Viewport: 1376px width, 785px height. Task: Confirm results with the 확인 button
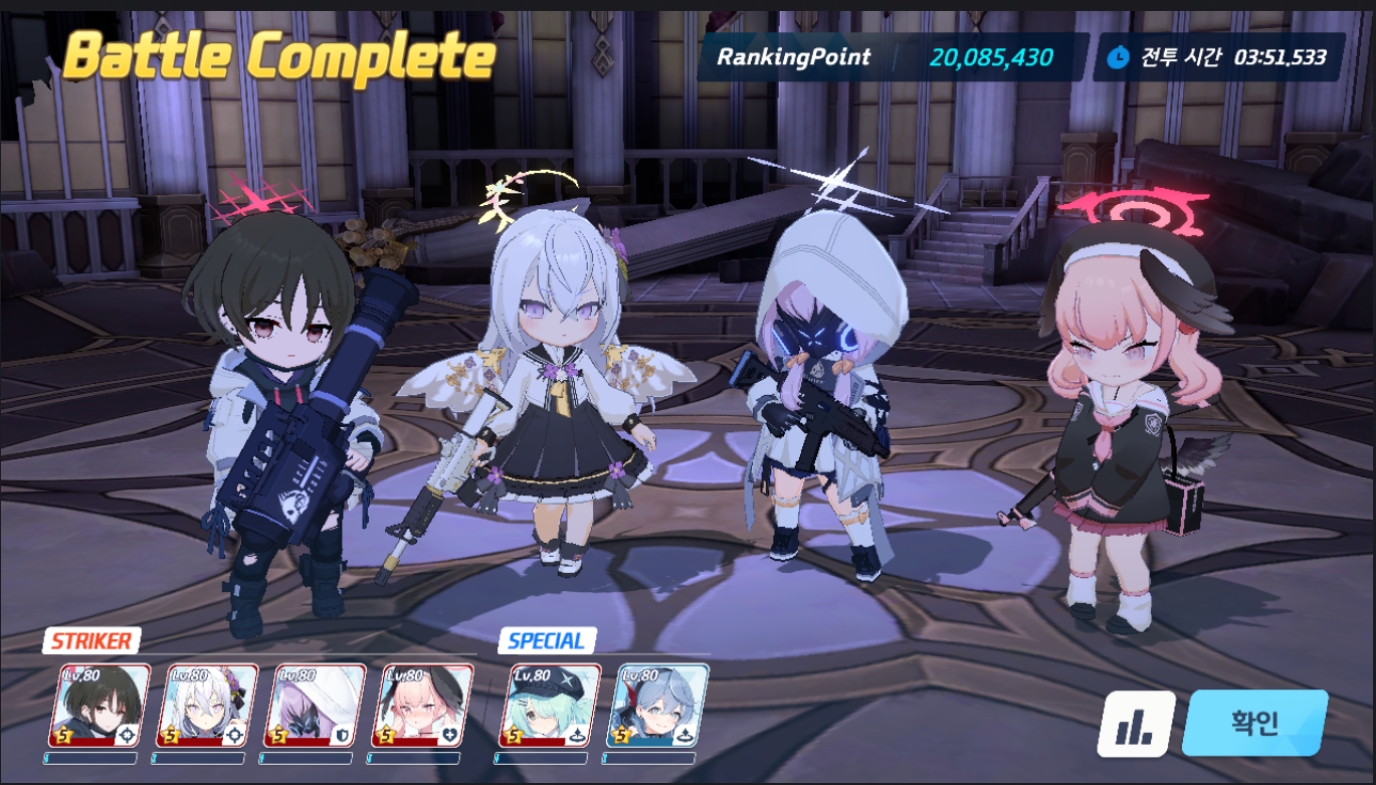coord(1254,723)
